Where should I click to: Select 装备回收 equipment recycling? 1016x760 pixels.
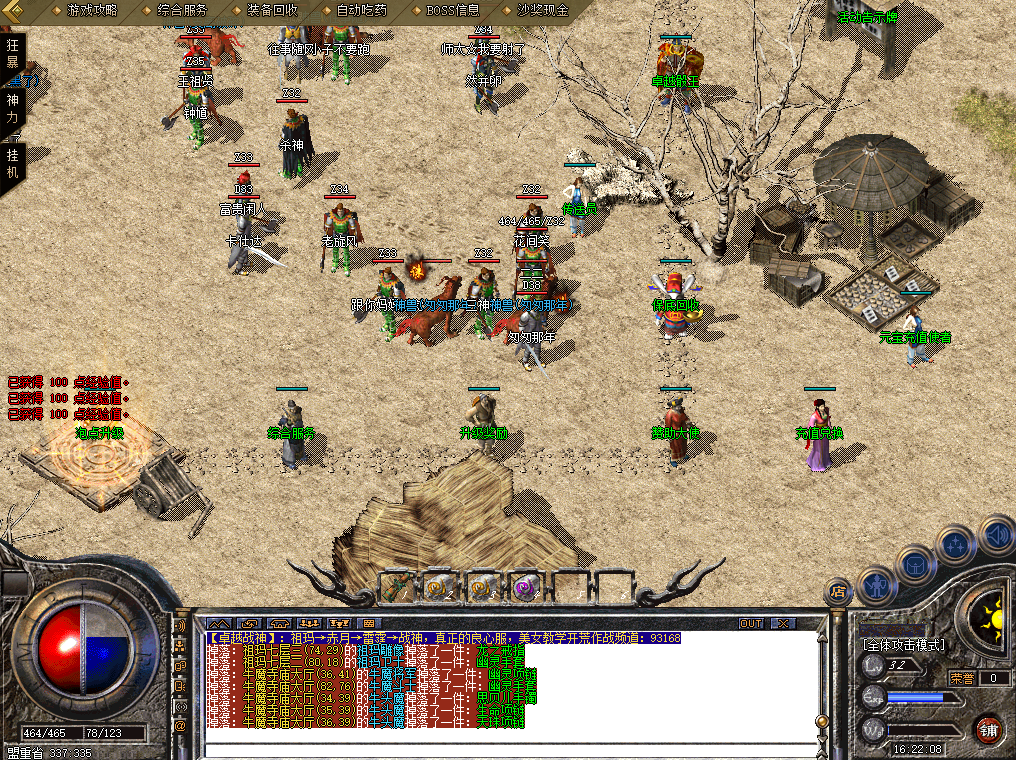coord(271,10)
